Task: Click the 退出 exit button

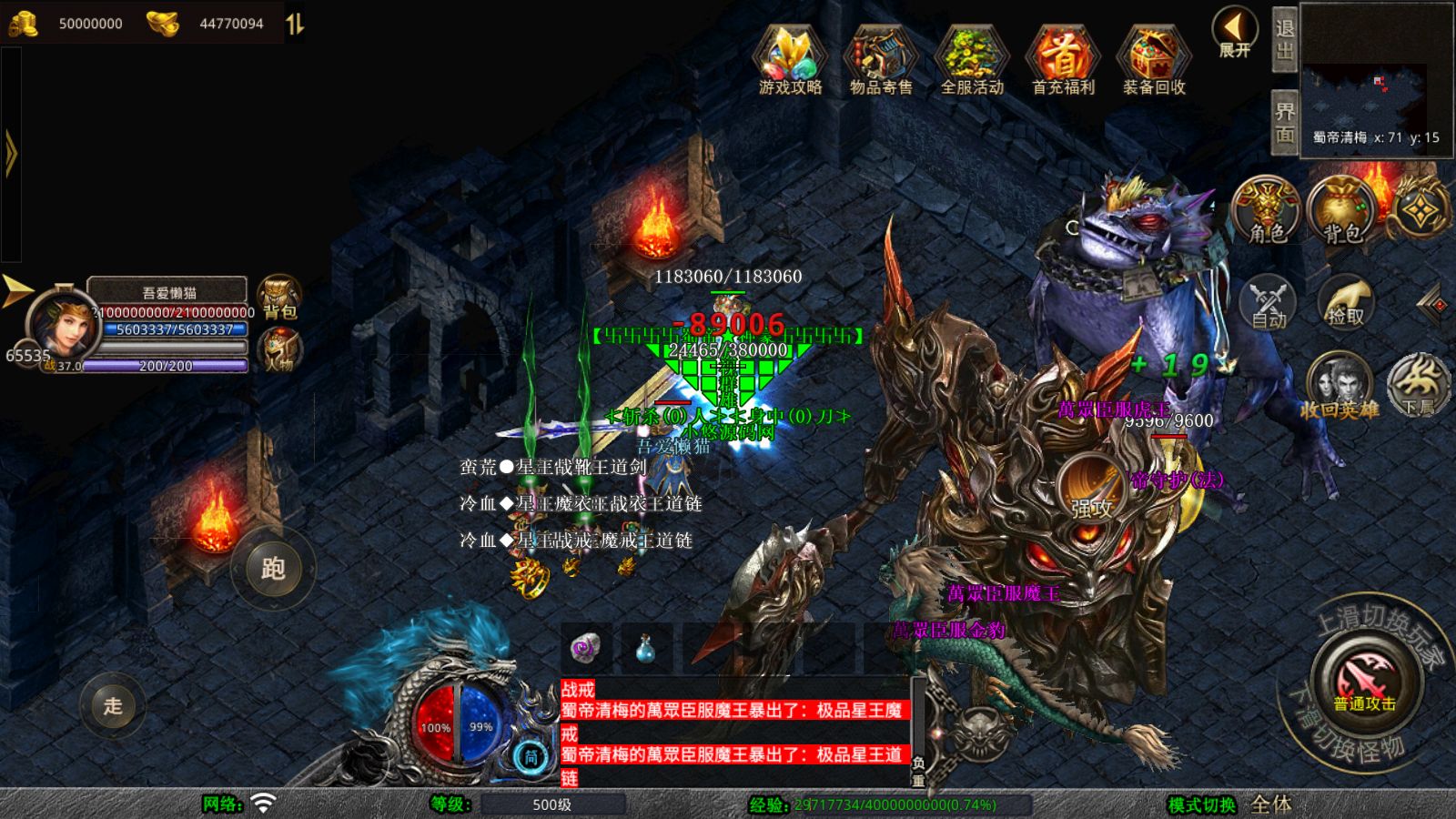Action: (x=1284, y=40)
